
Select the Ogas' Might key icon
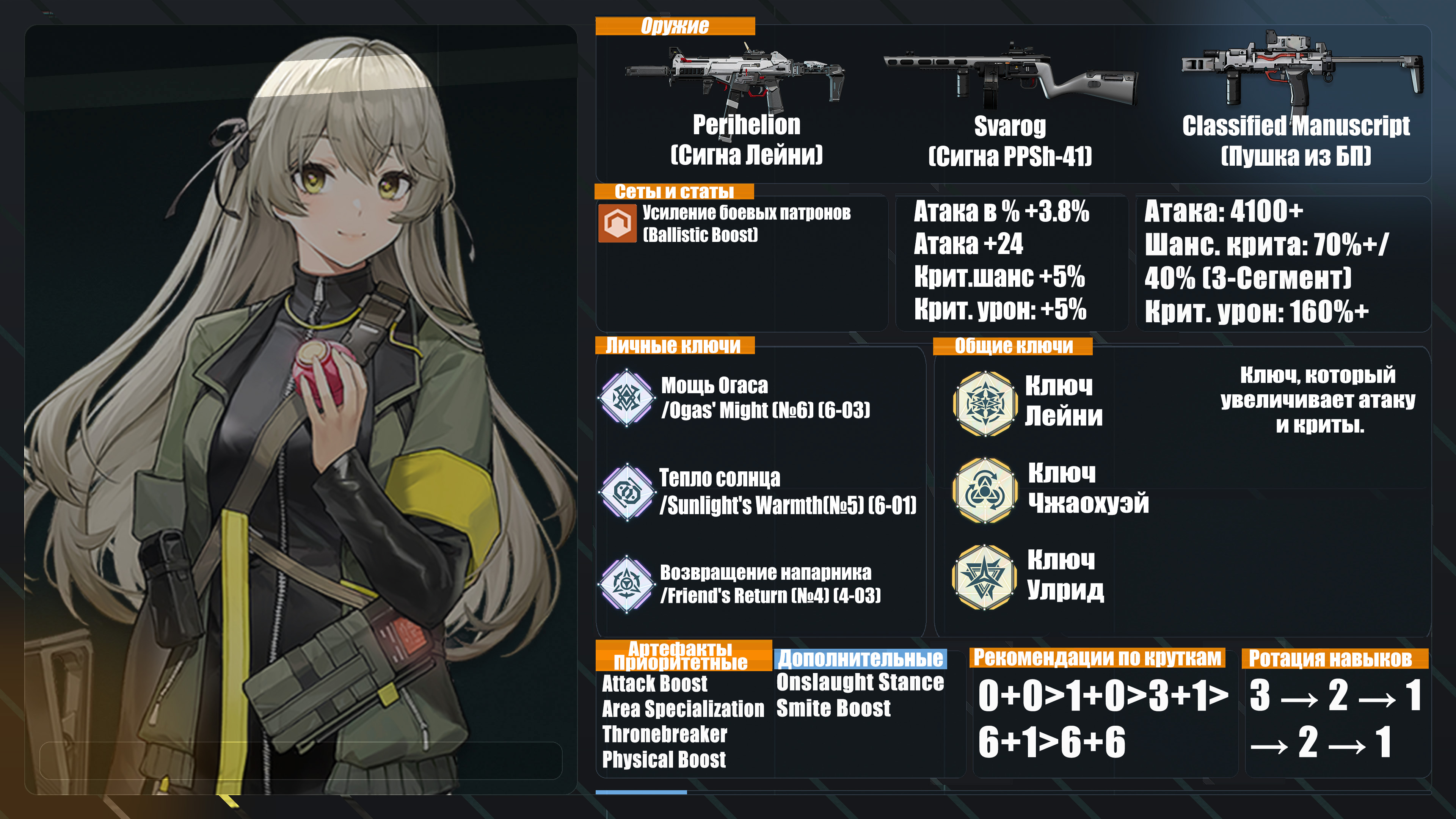point(626,397)
